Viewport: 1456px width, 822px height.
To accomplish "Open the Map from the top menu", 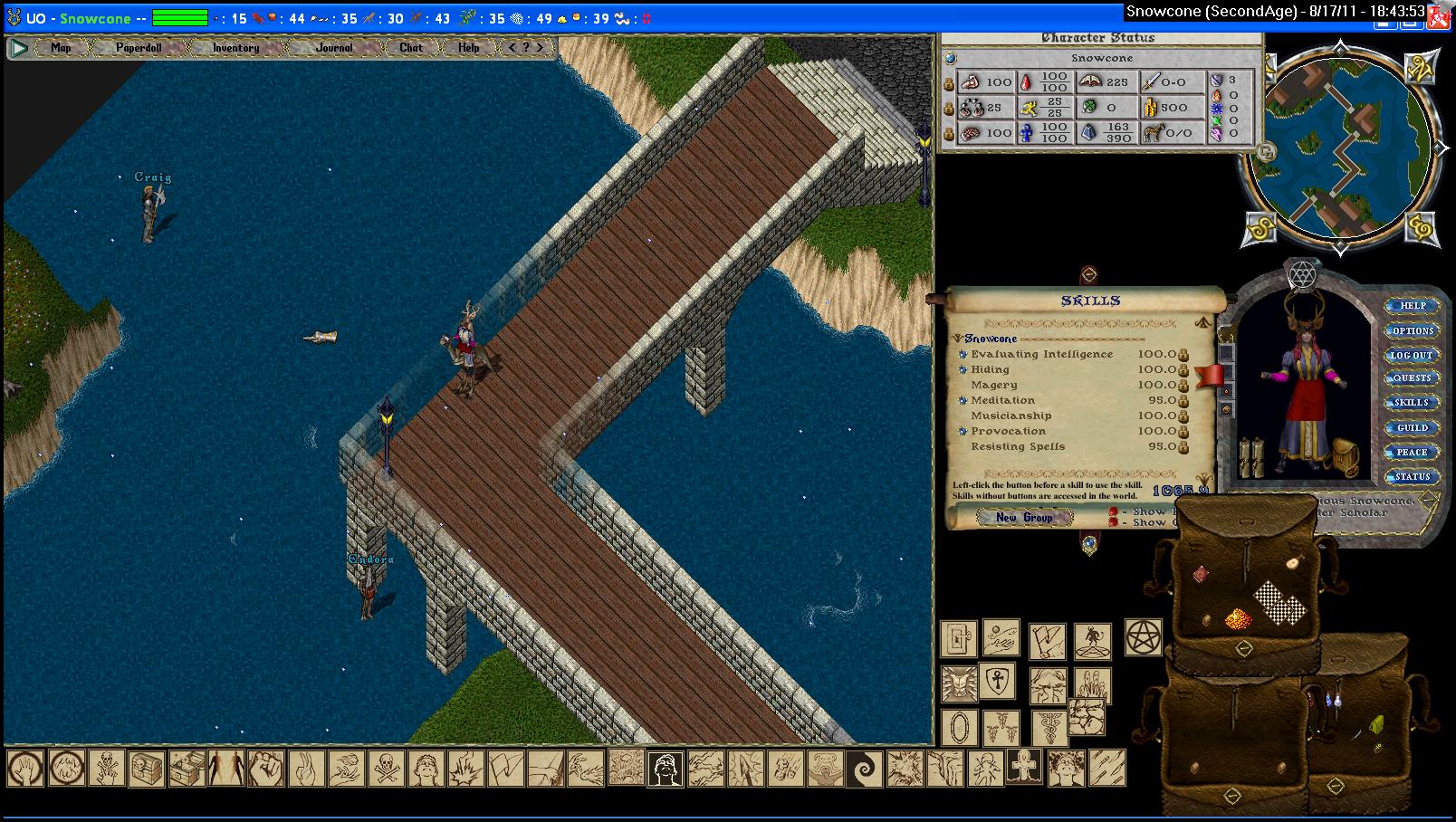I will pyautogui.click(x=61, y=48).
